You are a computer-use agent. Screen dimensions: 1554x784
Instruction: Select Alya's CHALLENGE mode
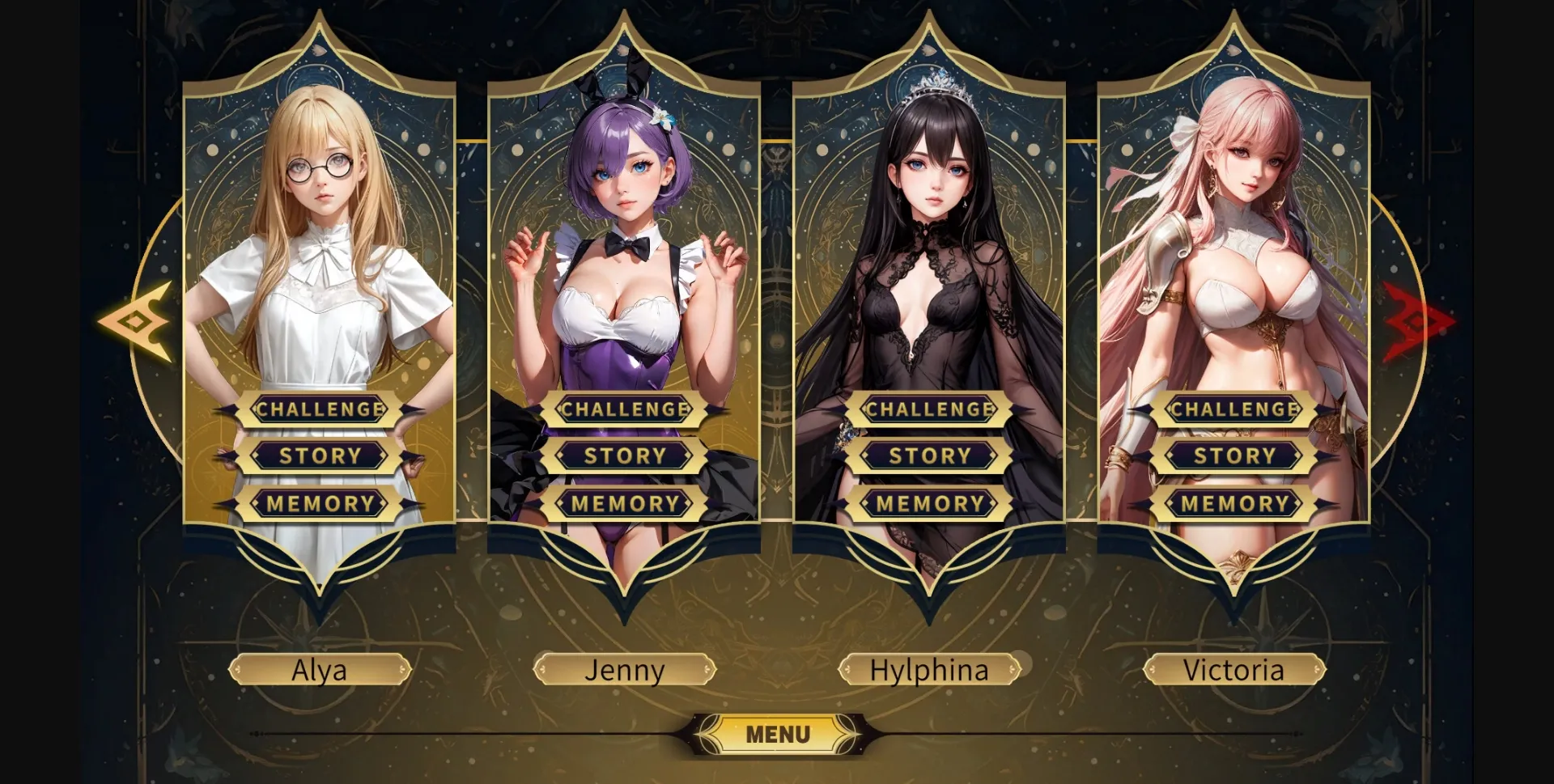click(319, 409)
